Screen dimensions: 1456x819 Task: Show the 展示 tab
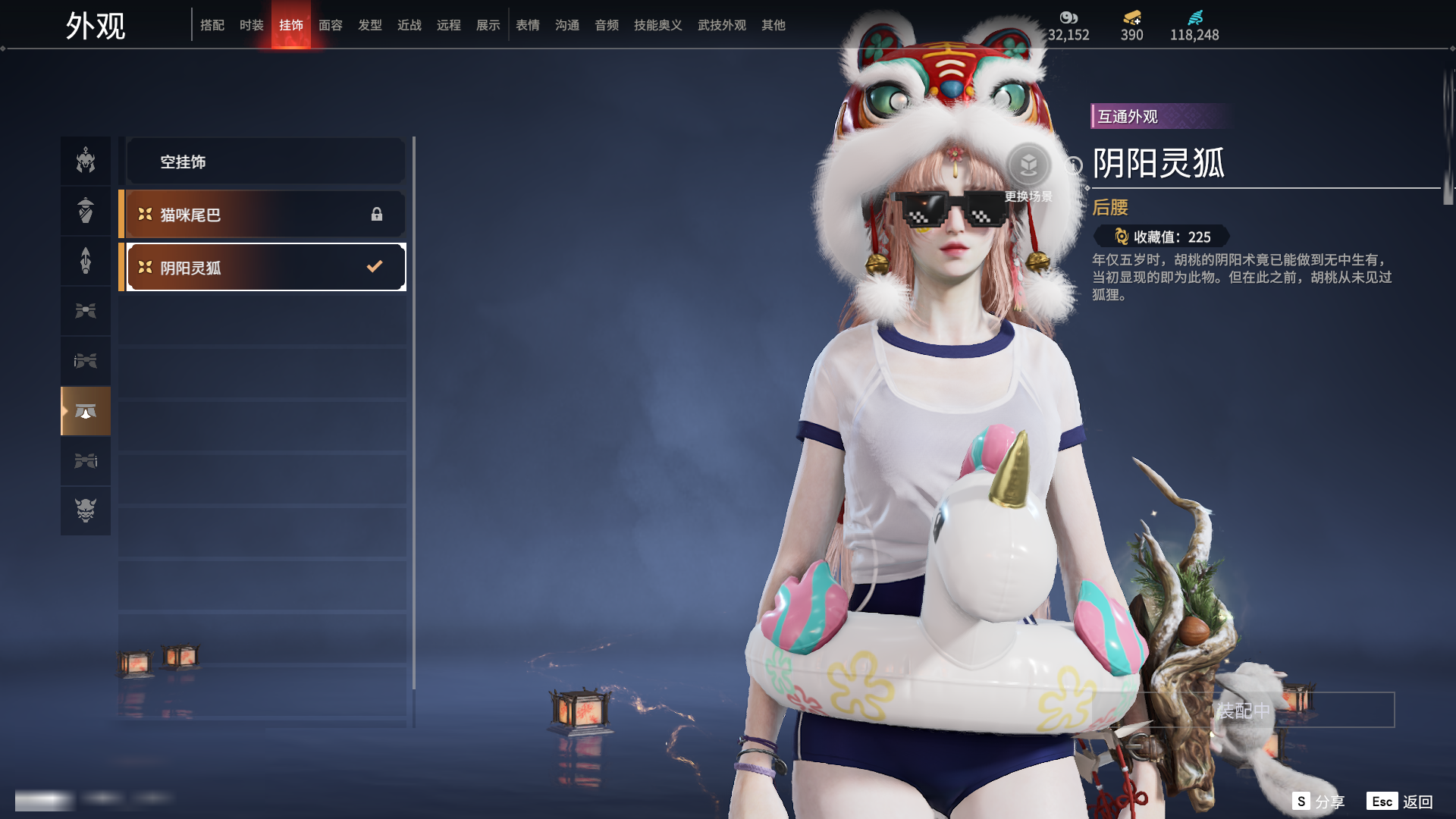click(x=488, y=25)
